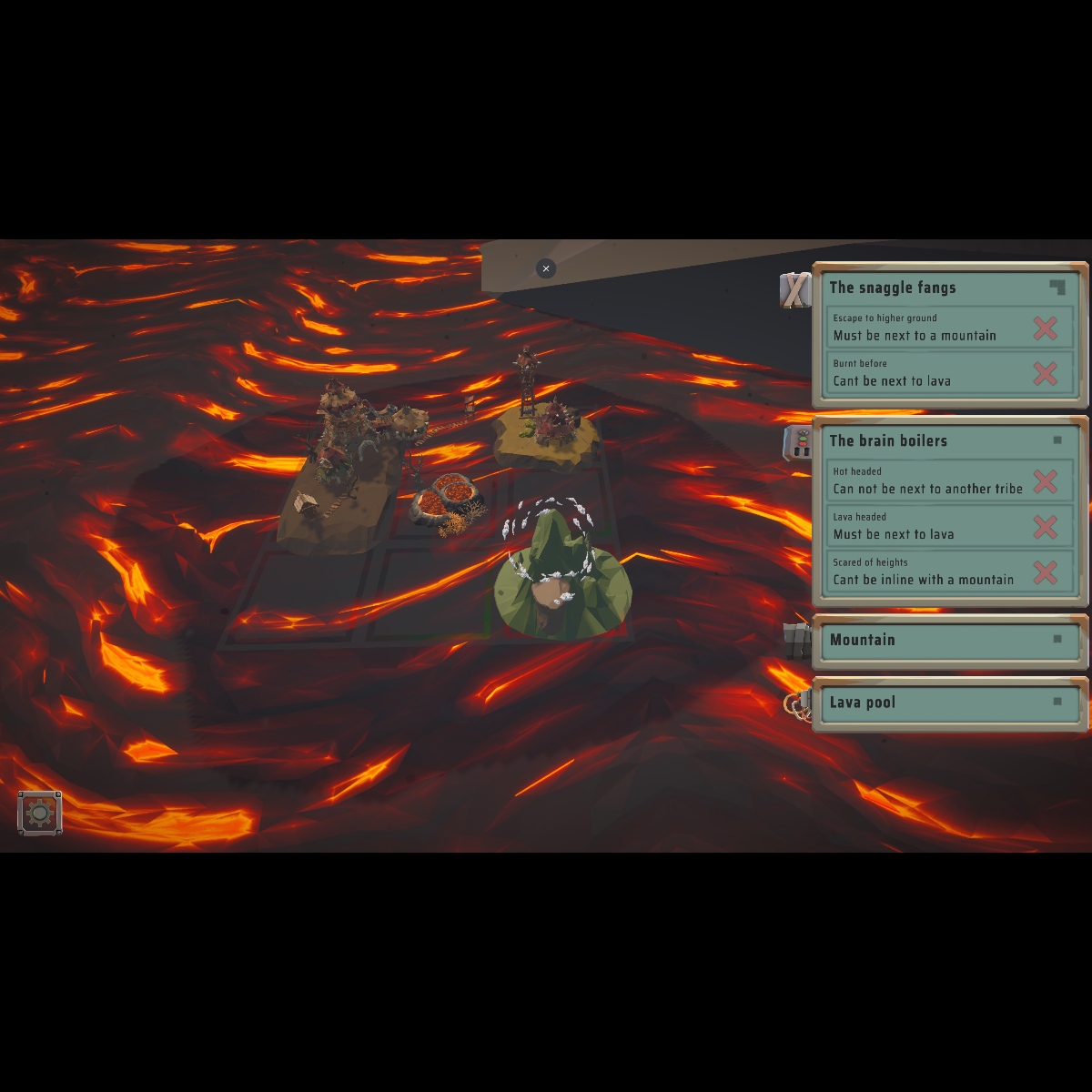Open the gear settings button
Viewport: 1092px width, 1092px height.
(40, 813)
